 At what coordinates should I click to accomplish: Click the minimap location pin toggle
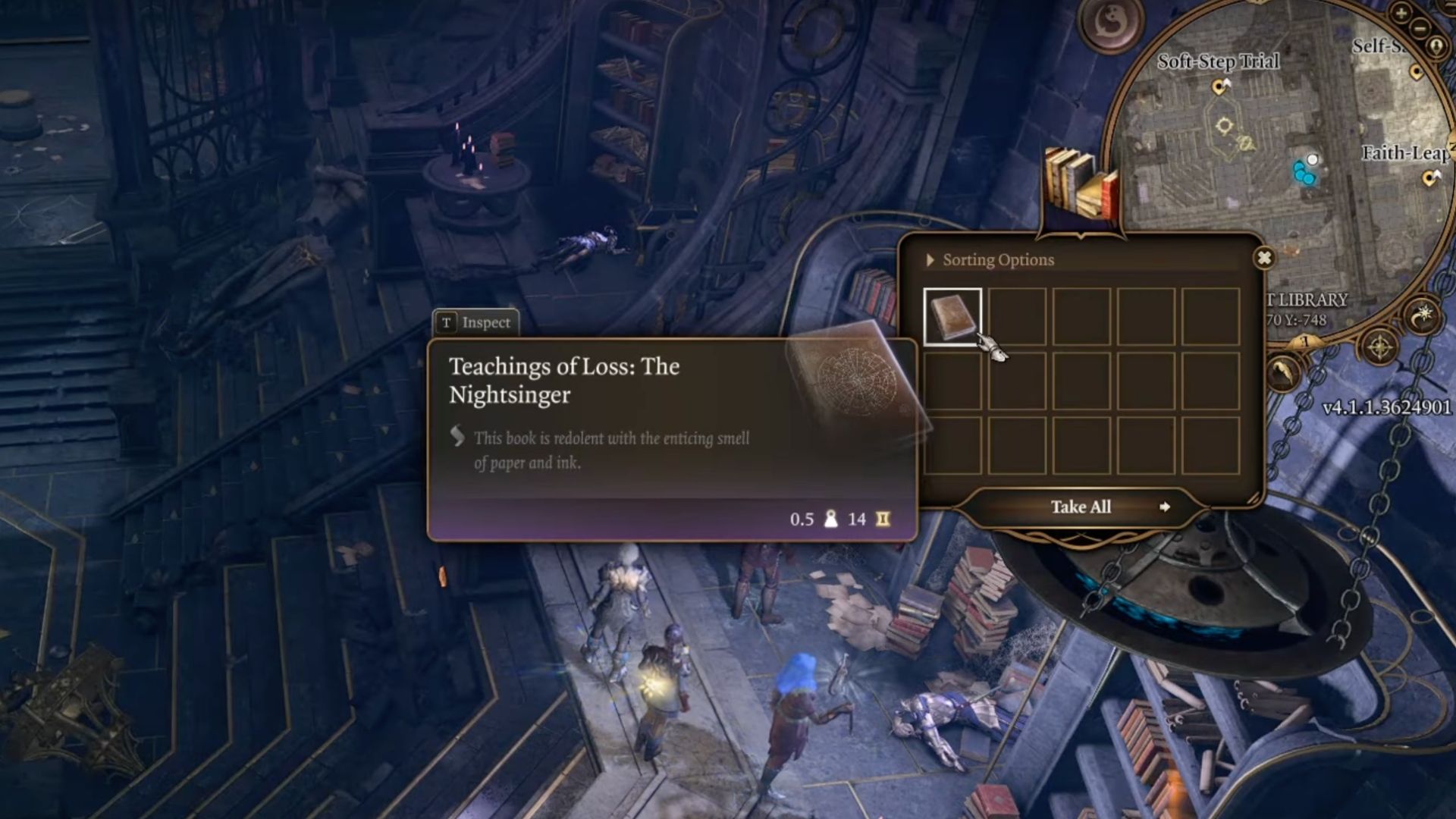(x=1436, y=47)
